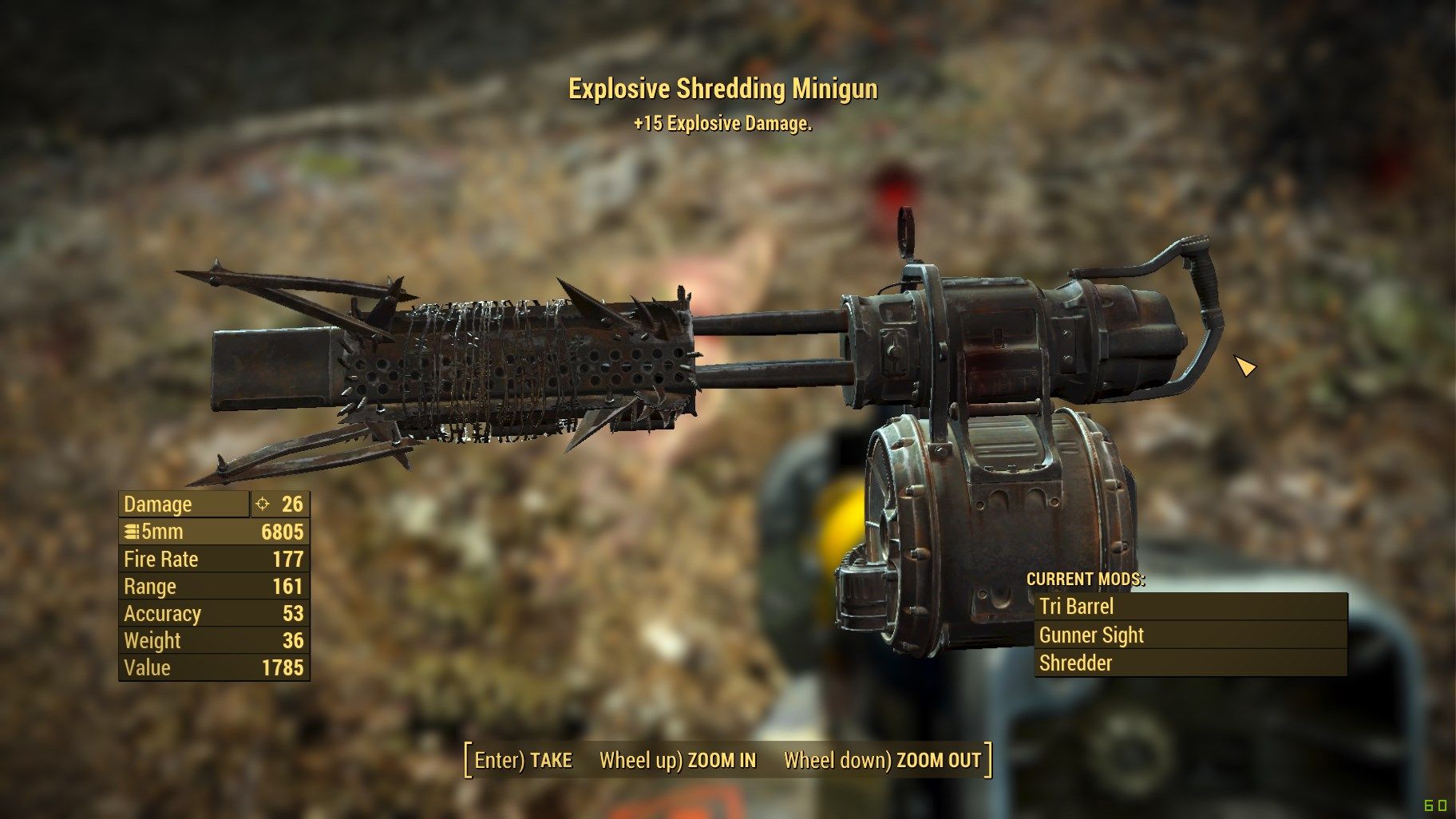1456x819 pixels.
Task: Select the bullets icon next to 5mm ammo
Action: 130,531
